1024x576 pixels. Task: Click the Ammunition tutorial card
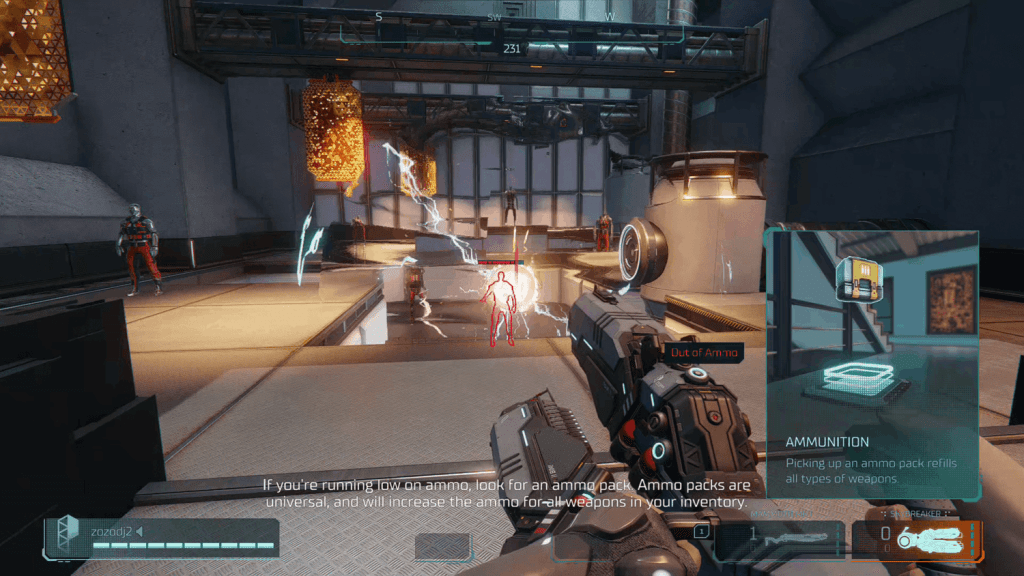[872, 364]
